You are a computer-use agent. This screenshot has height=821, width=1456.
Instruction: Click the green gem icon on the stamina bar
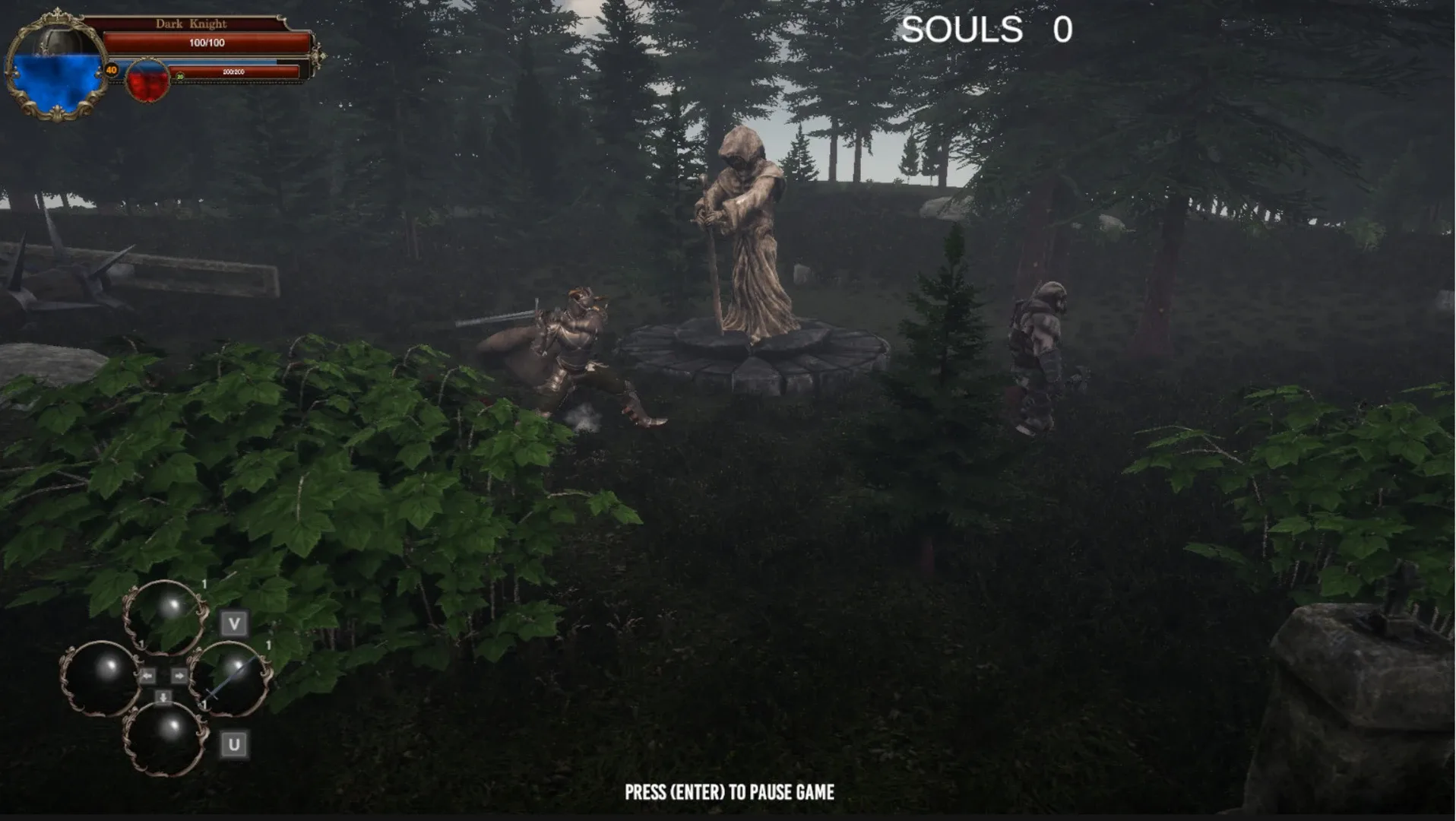pyautogui.click(x=180, y=77)
